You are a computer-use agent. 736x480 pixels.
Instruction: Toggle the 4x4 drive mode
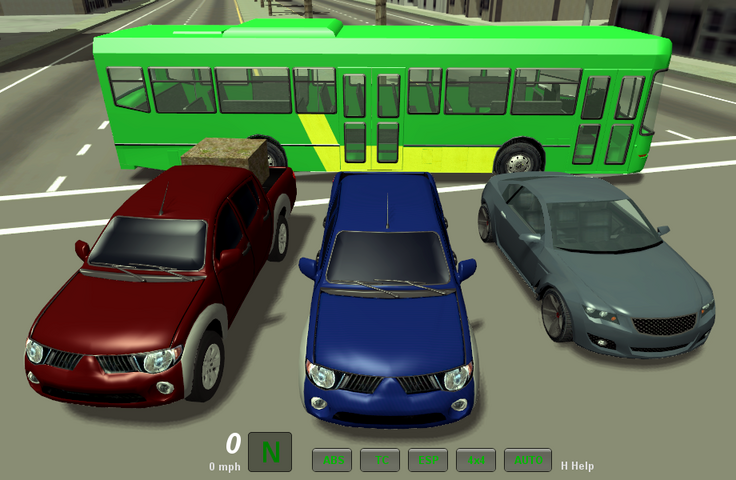[x=476, y=460]
